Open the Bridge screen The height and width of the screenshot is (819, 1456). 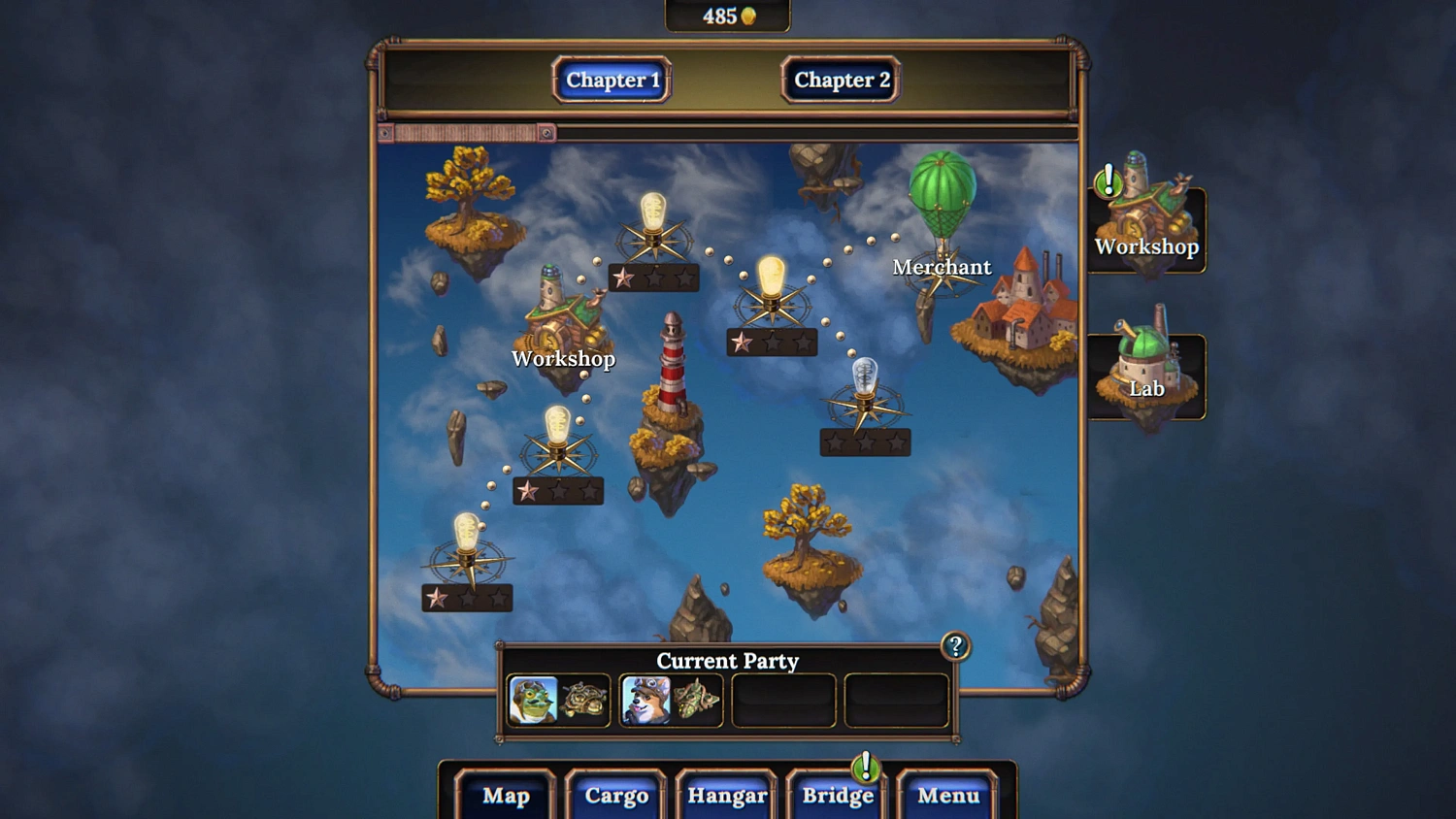pos(837,796)
